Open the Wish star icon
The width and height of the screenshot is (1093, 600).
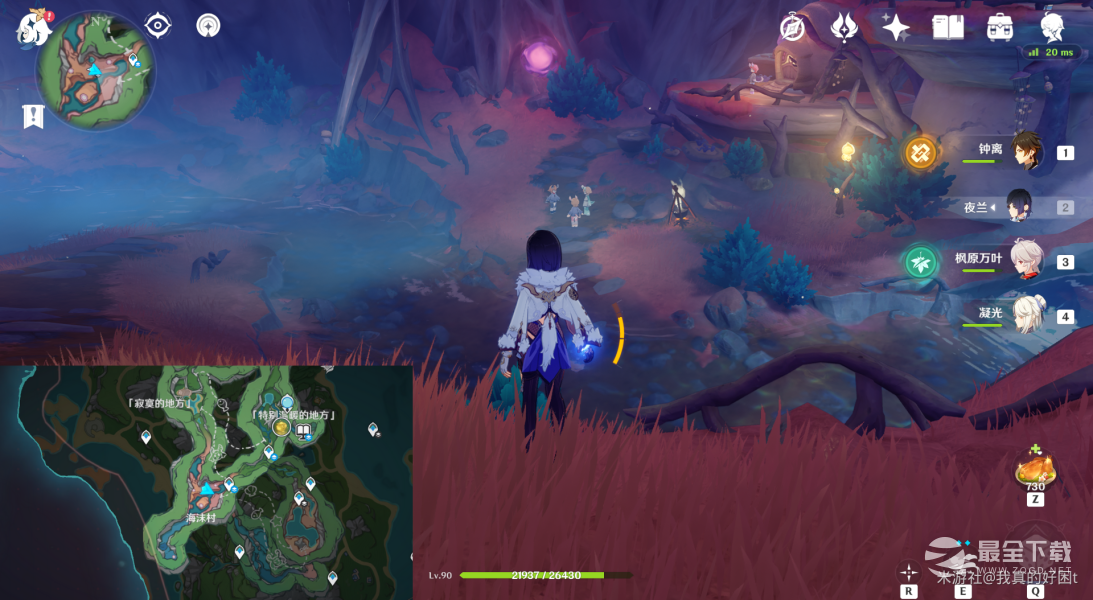pos(895,28)
